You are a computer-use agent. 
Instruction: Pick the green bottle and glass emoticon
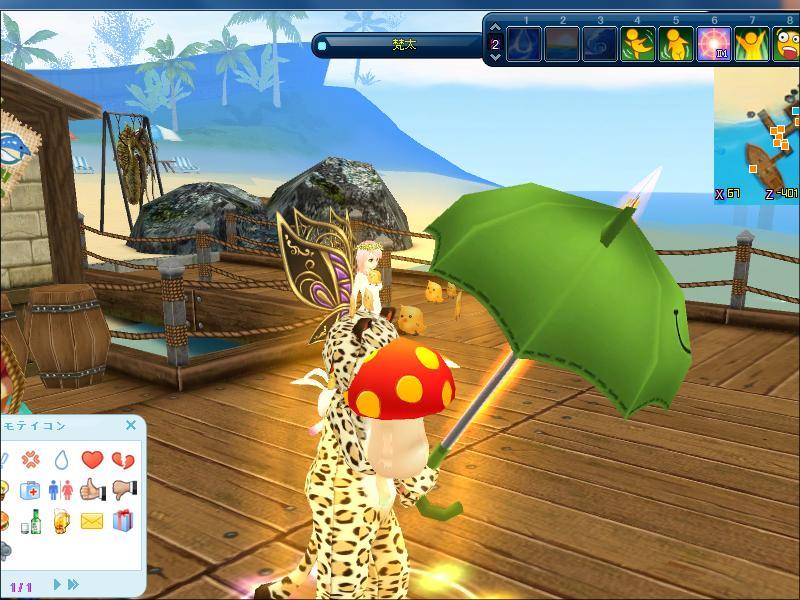pyautogui.click(x=30, y=520)
